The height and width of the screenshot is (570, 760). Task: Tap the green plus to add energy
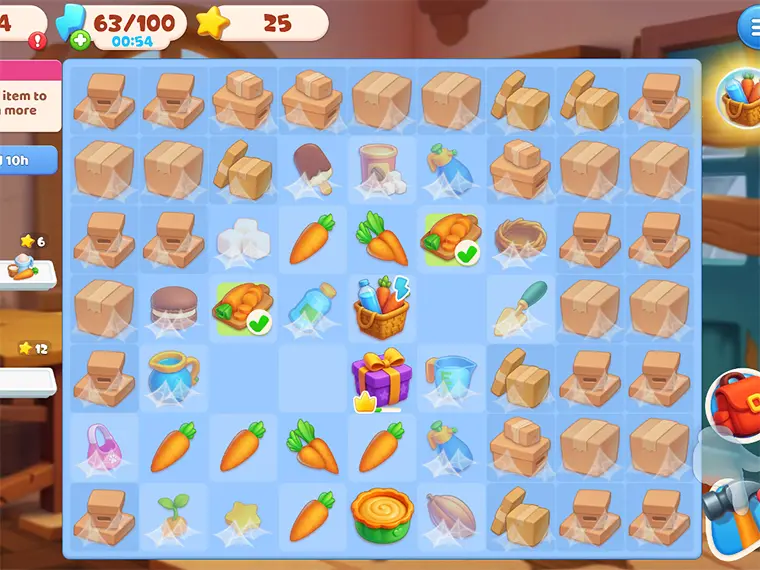[x=80, y=42]
